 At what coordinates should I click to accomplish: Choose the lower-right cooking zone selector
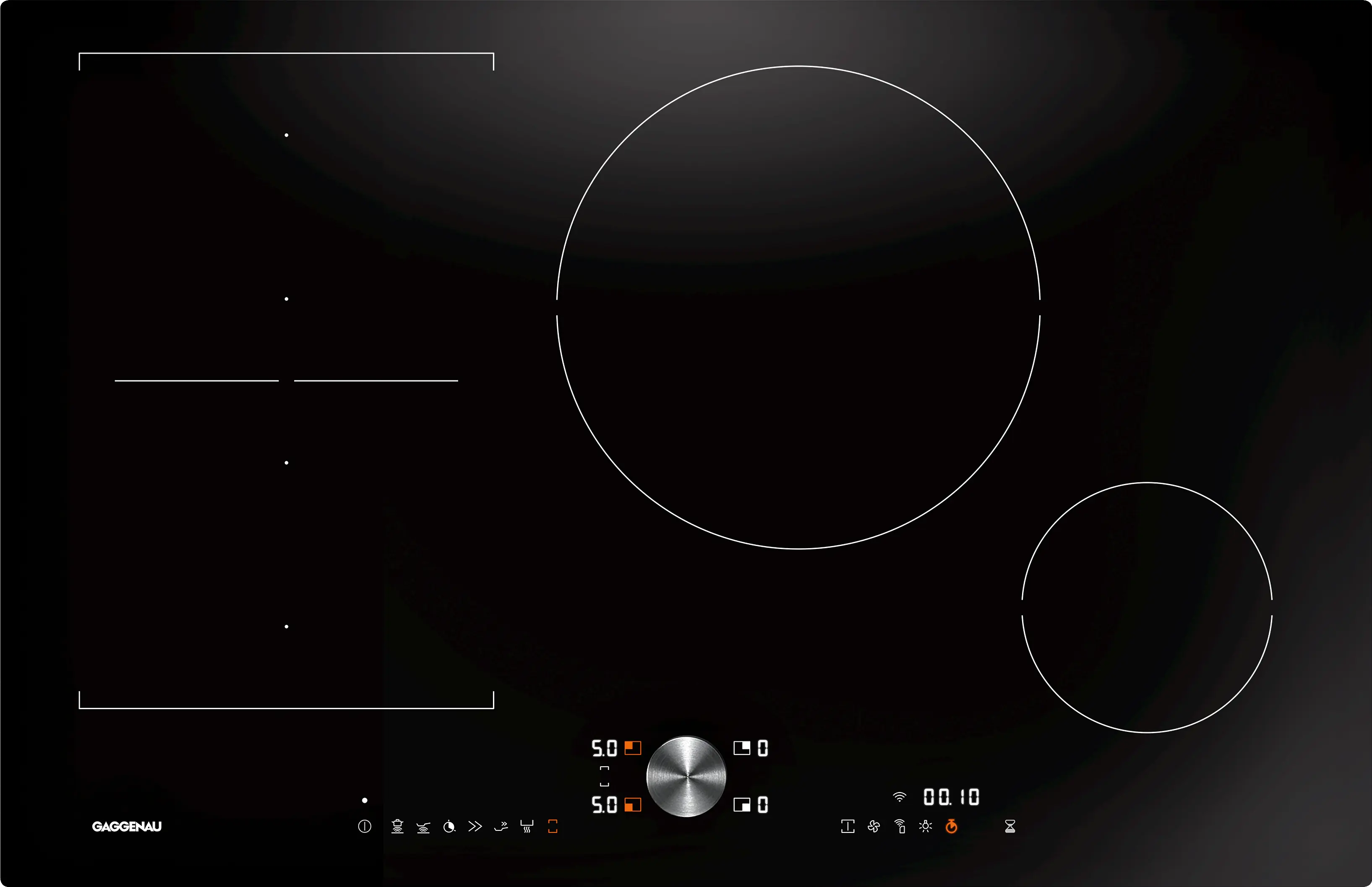click(742, 804)
